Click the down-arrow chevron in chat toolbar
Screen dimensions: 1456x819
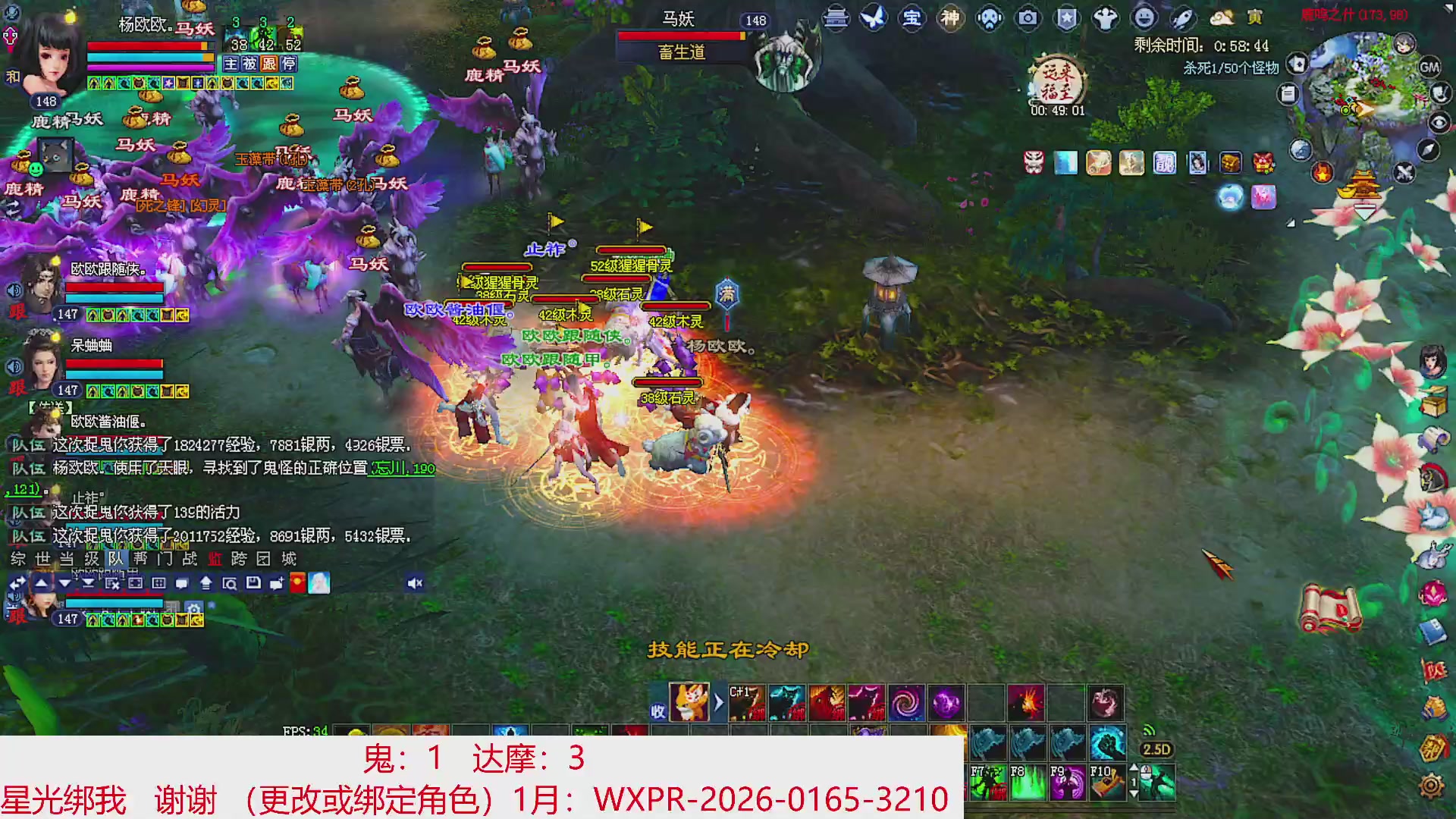click(x=64, y=584)
